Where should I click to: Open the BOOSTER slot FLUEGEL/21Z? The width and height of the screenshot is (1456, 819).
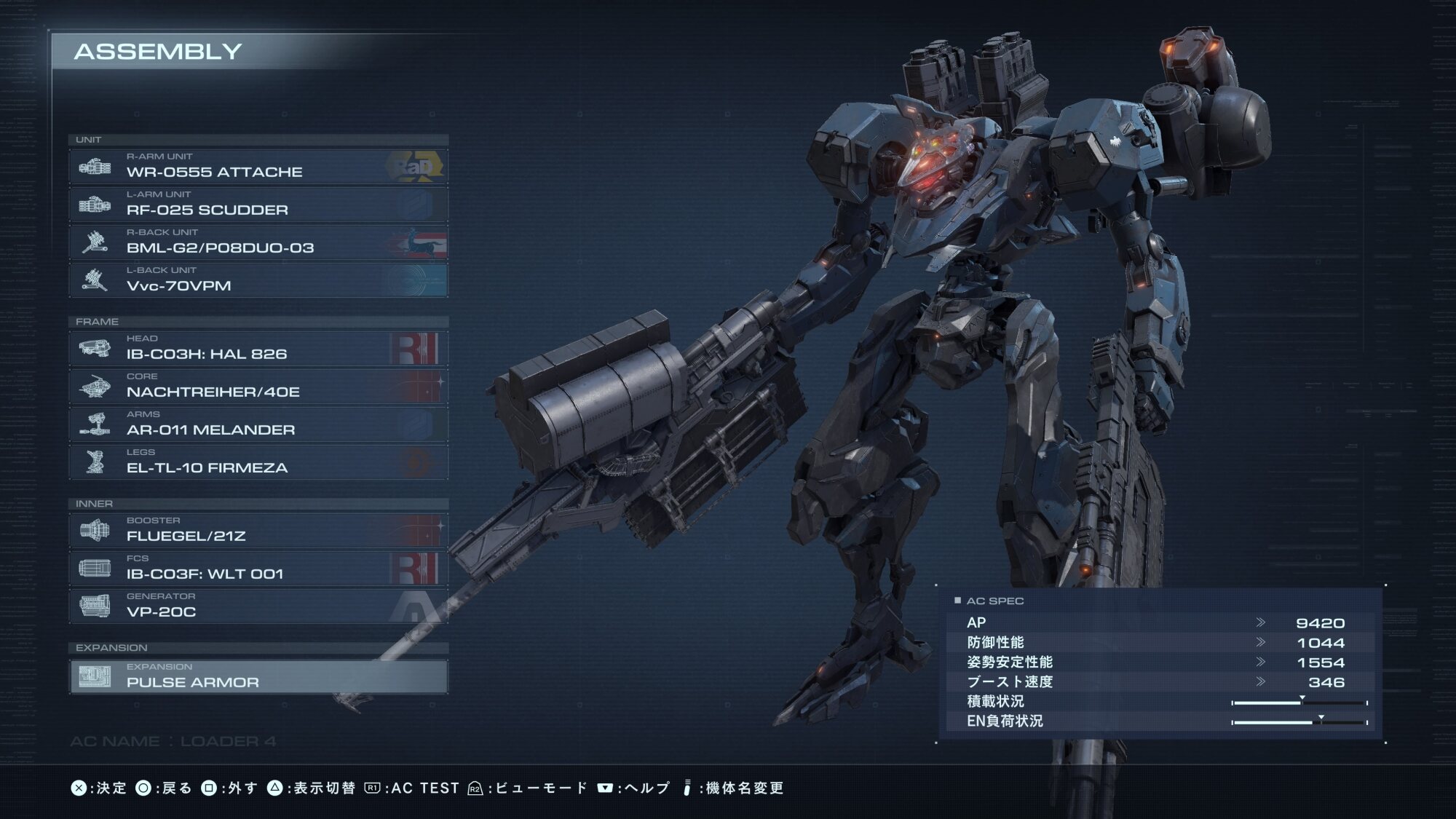(258, 531)
